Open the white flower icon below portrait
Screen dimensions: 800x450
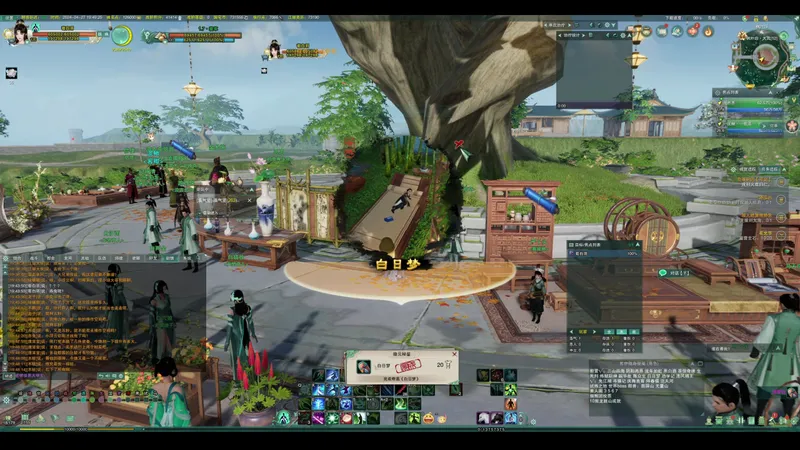[12, 72]
